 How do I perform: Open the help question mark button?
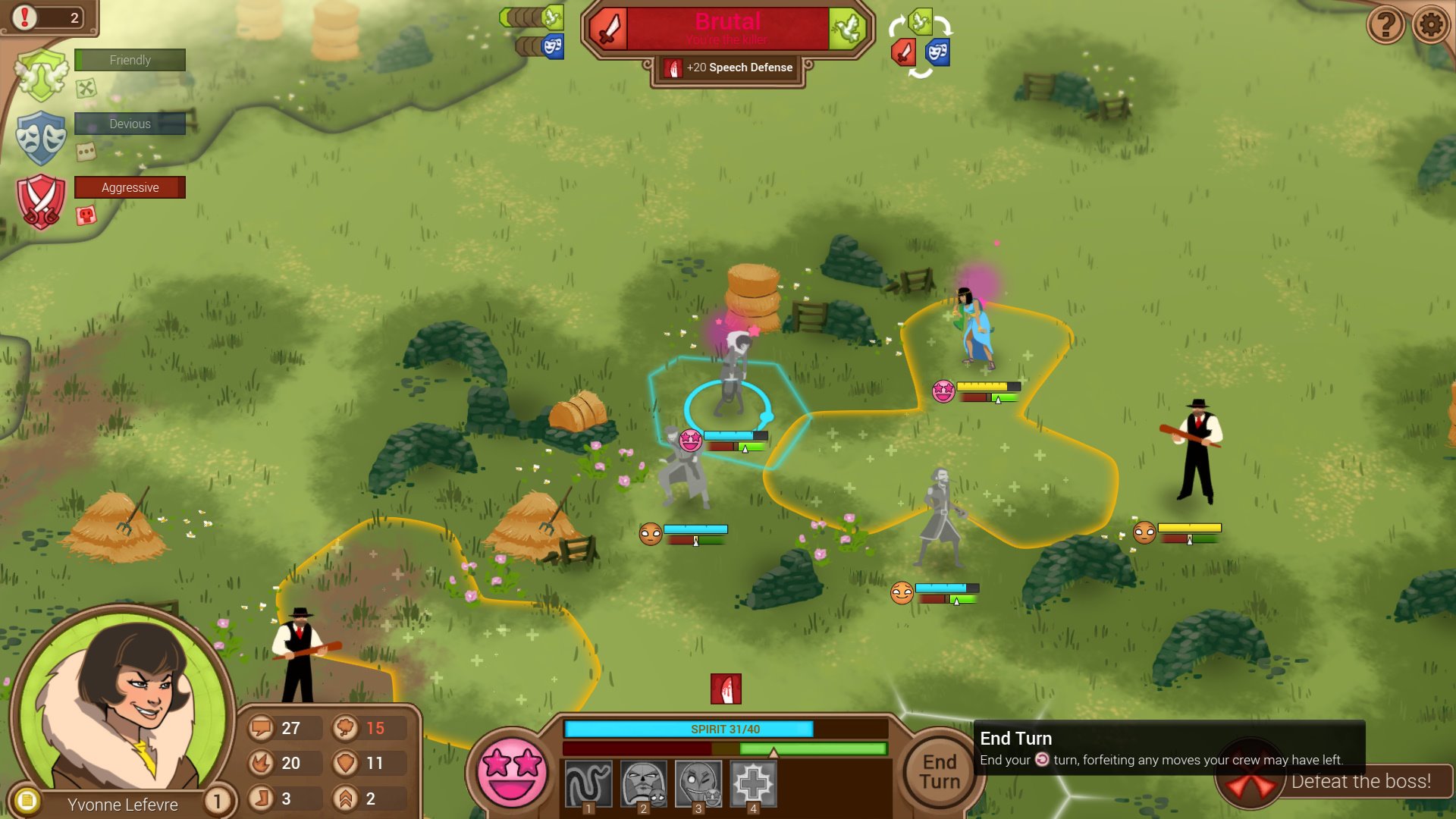[1385, 25]
